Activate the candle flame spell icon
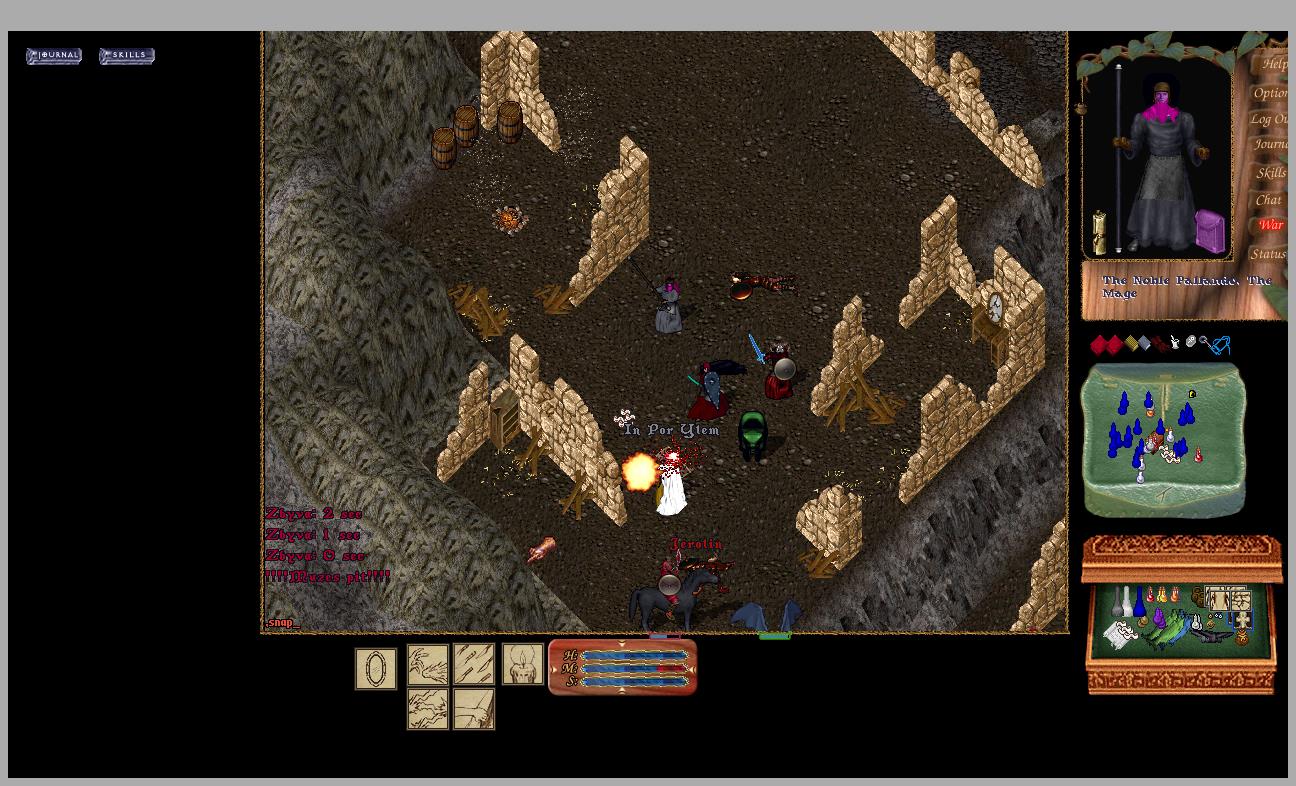Image resolution: width=1296 pixels, height=786 pixels. coord(522,664)
